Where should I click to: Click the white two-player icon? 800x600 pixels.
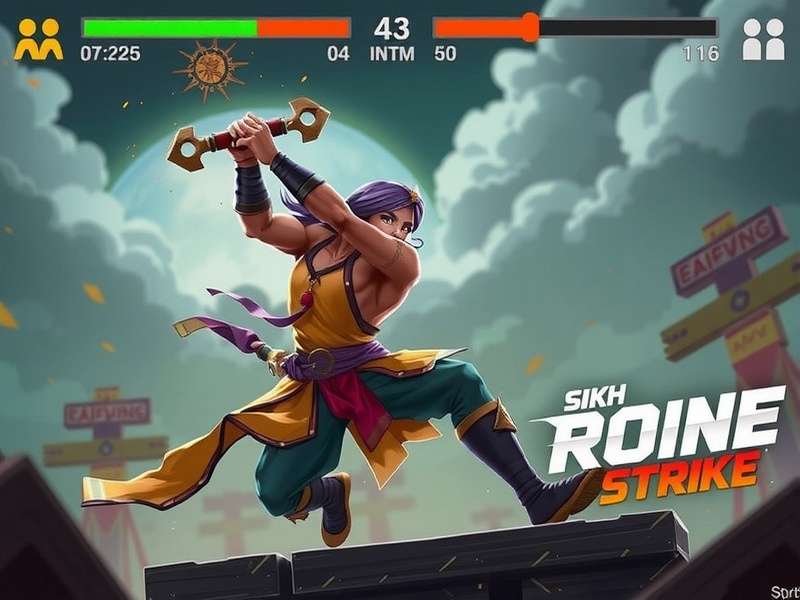[x=763, y=40]
